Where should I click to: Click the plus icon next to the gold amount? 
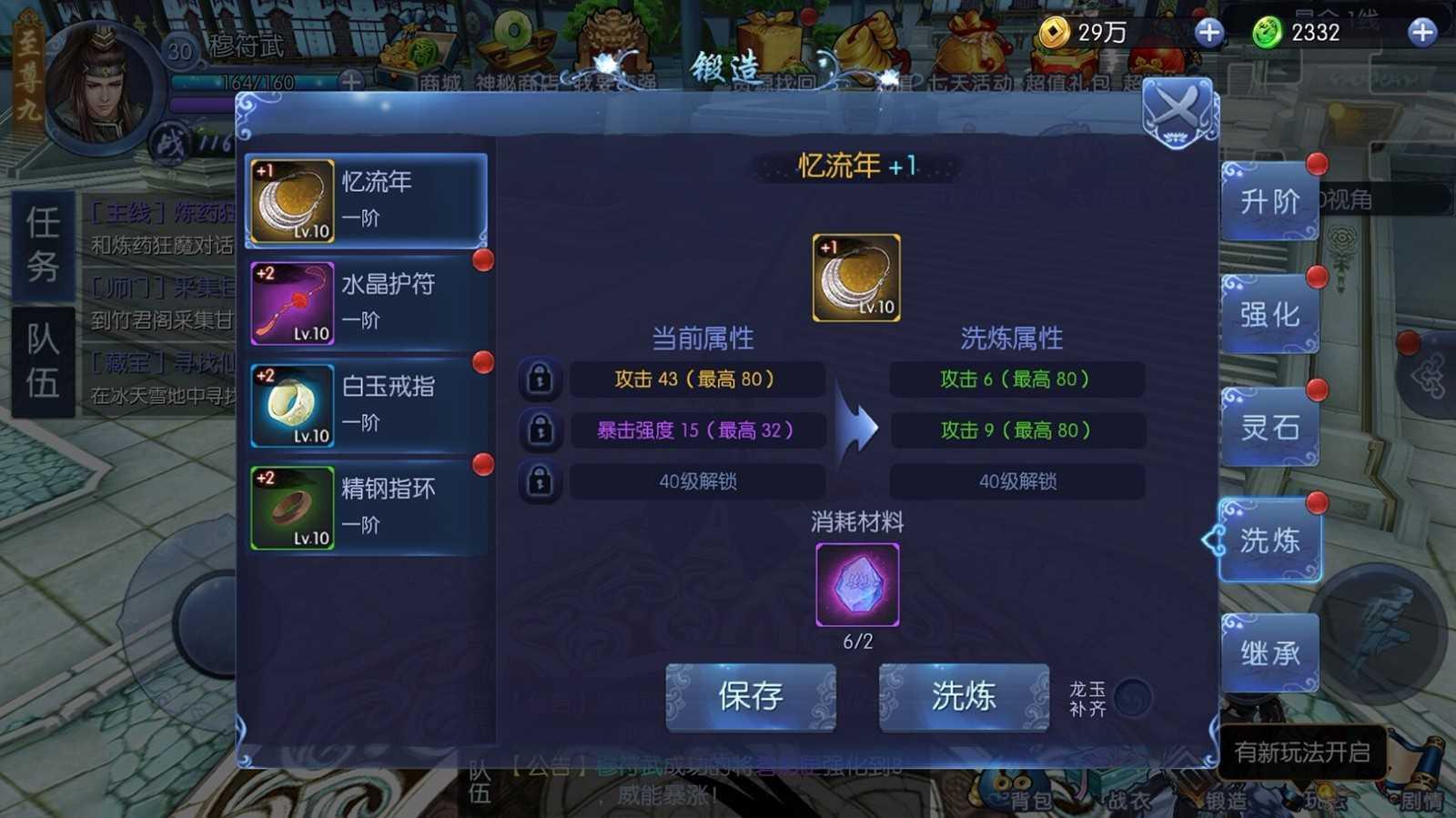1208,33
